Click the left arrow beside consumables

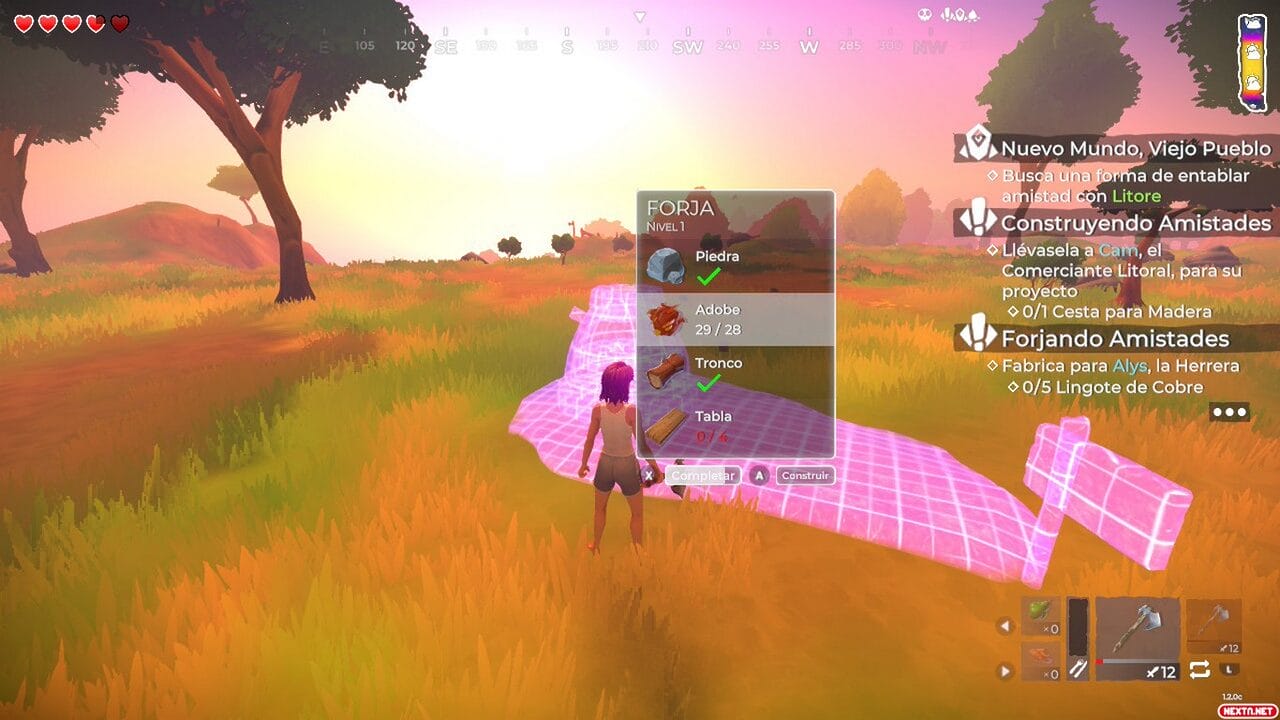pyautogui.click(x=1006, y=627)
